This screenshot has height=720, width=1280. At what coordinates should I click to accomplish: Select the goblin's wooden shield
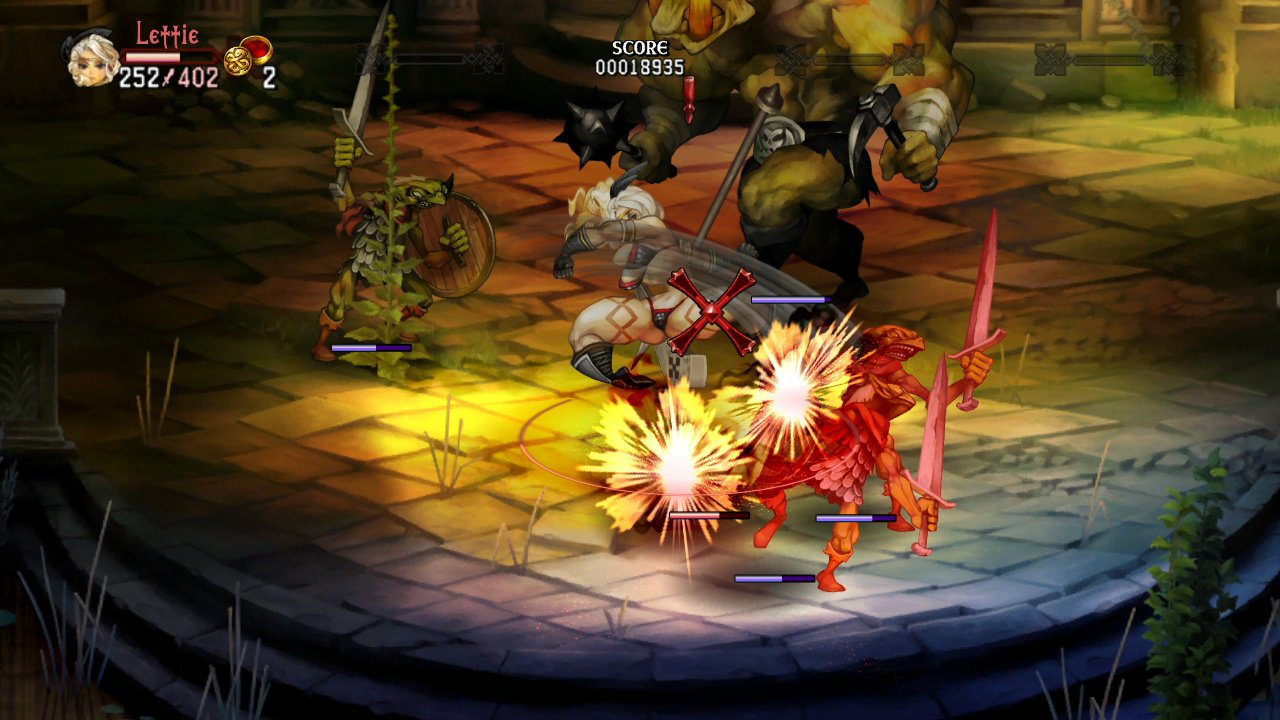(455, 243)
